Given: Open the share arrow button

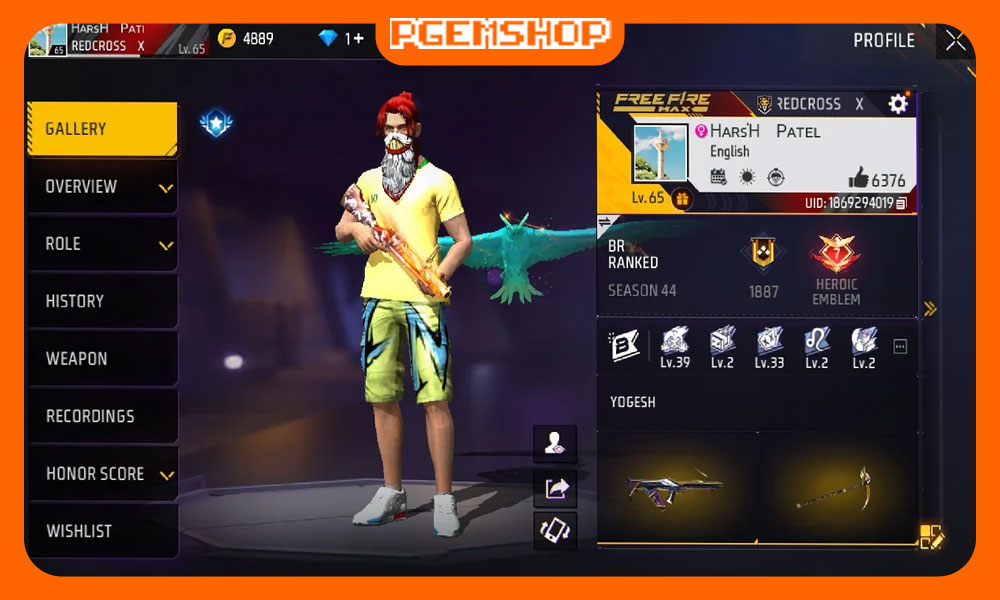Looking at the screenshot, I should tap(555, 488).
